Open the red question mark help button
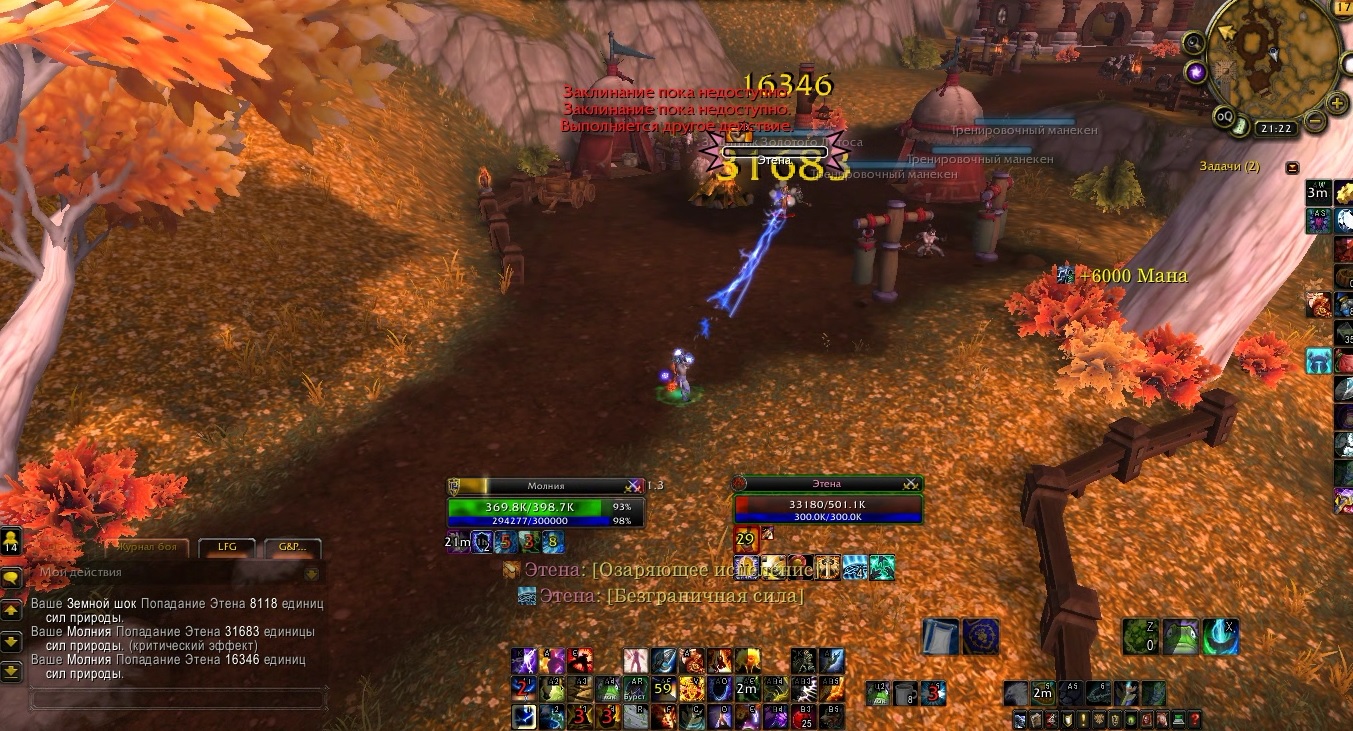The width and height of the screenshot is (1353, 731). pos(1194,720)
